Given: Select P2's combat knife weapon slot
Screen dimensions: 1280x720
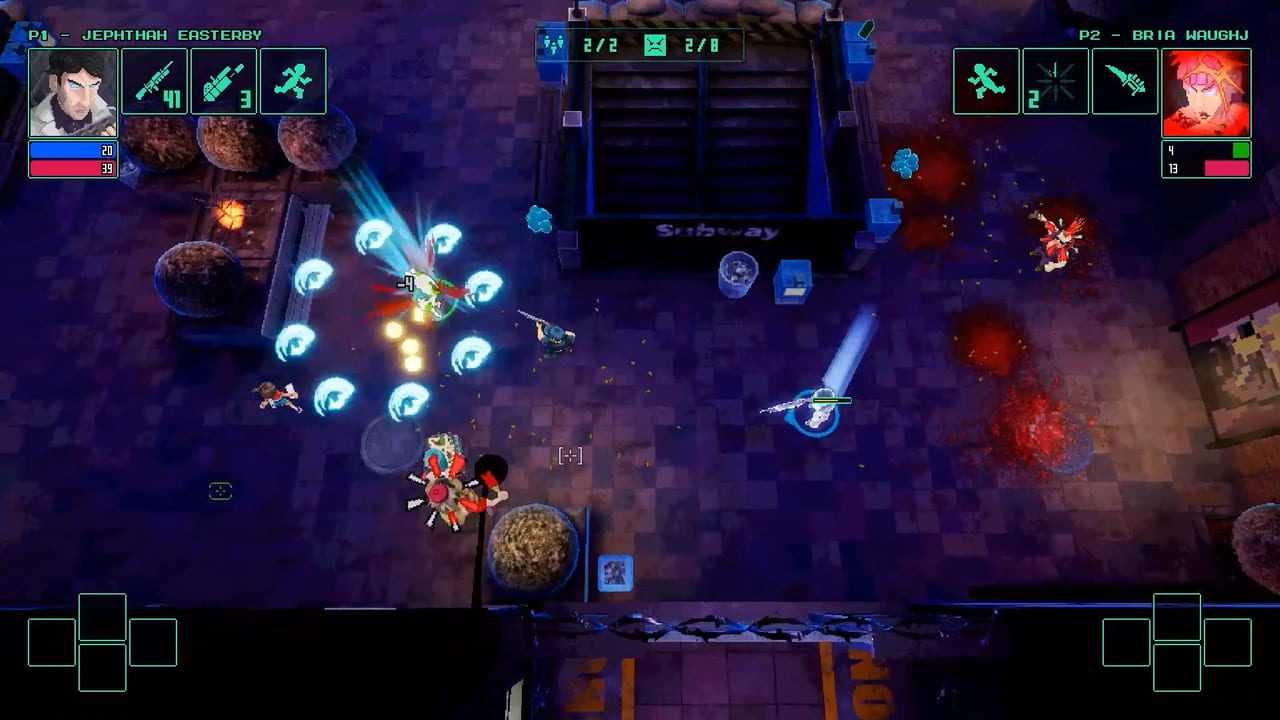Looking at the screenshot, I should (1125, 81).
